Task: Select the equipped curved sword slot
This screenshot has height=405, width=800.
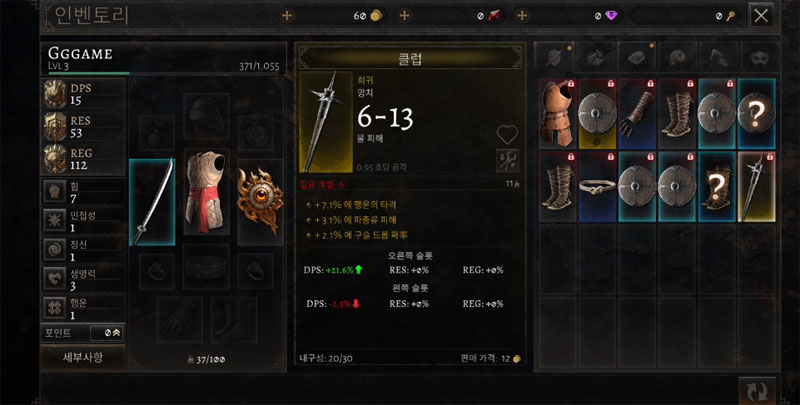Action: 152,201
